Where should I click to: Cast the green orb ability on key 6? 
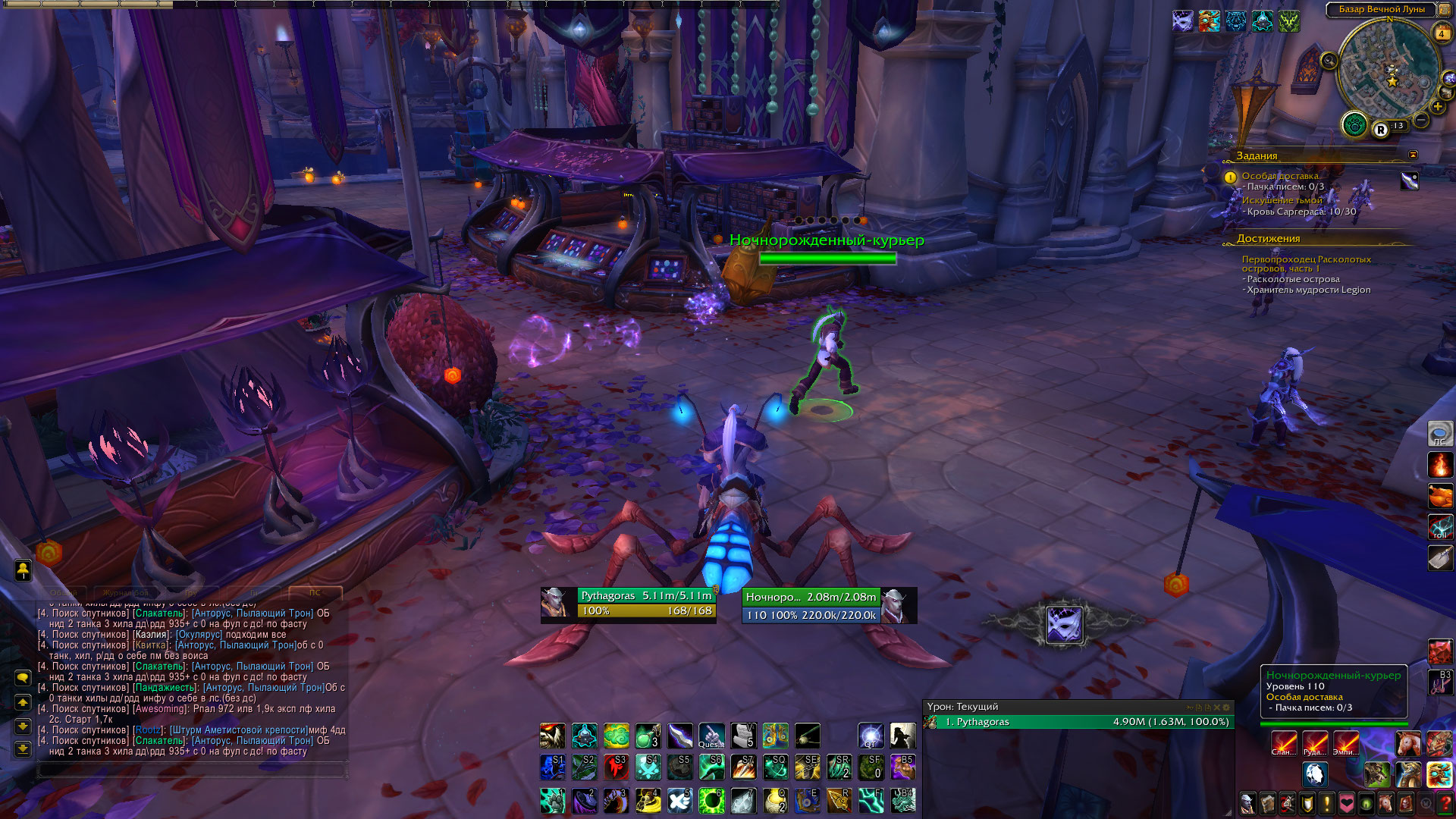click(711, 800)
